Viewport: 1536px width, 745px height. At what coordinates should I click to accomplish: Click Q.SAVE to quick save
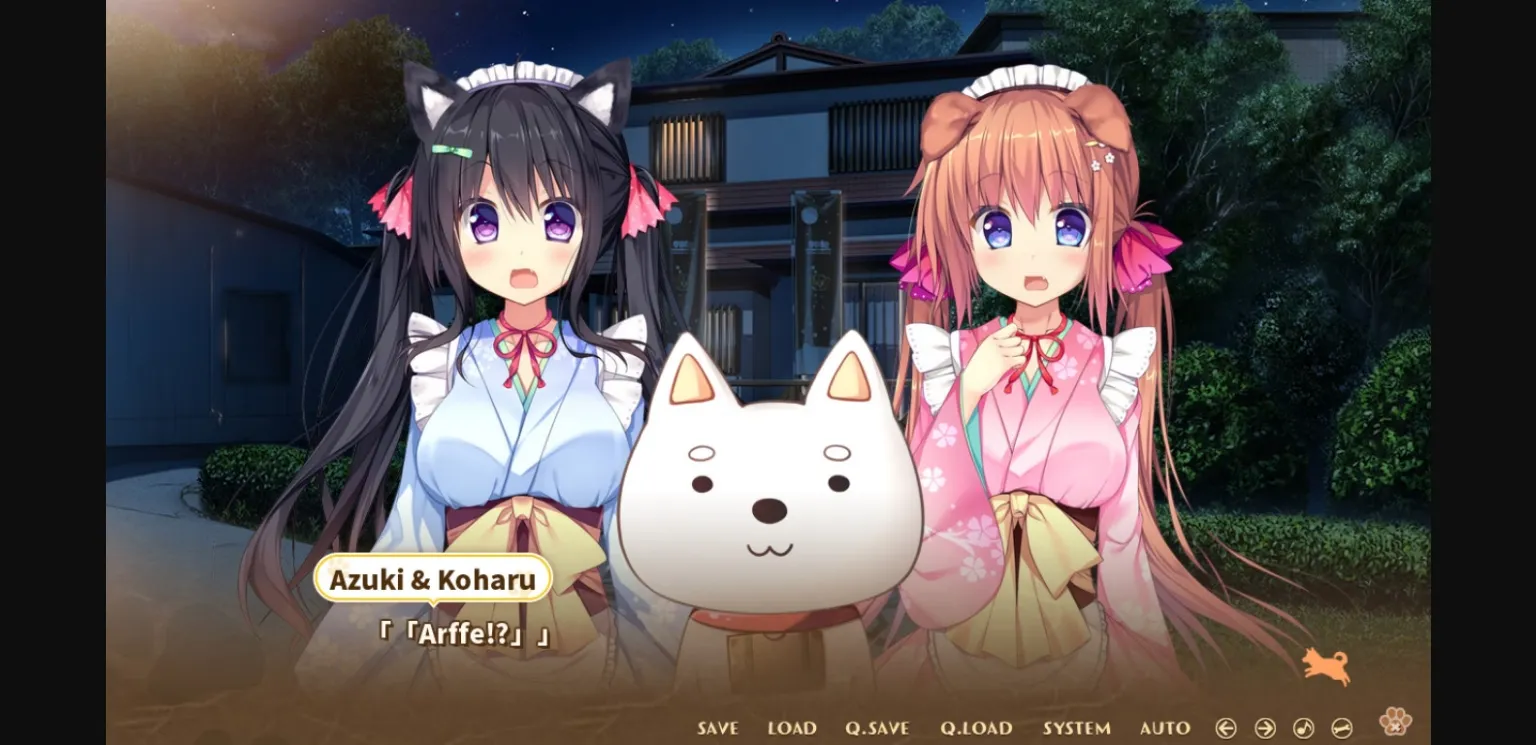880,728
